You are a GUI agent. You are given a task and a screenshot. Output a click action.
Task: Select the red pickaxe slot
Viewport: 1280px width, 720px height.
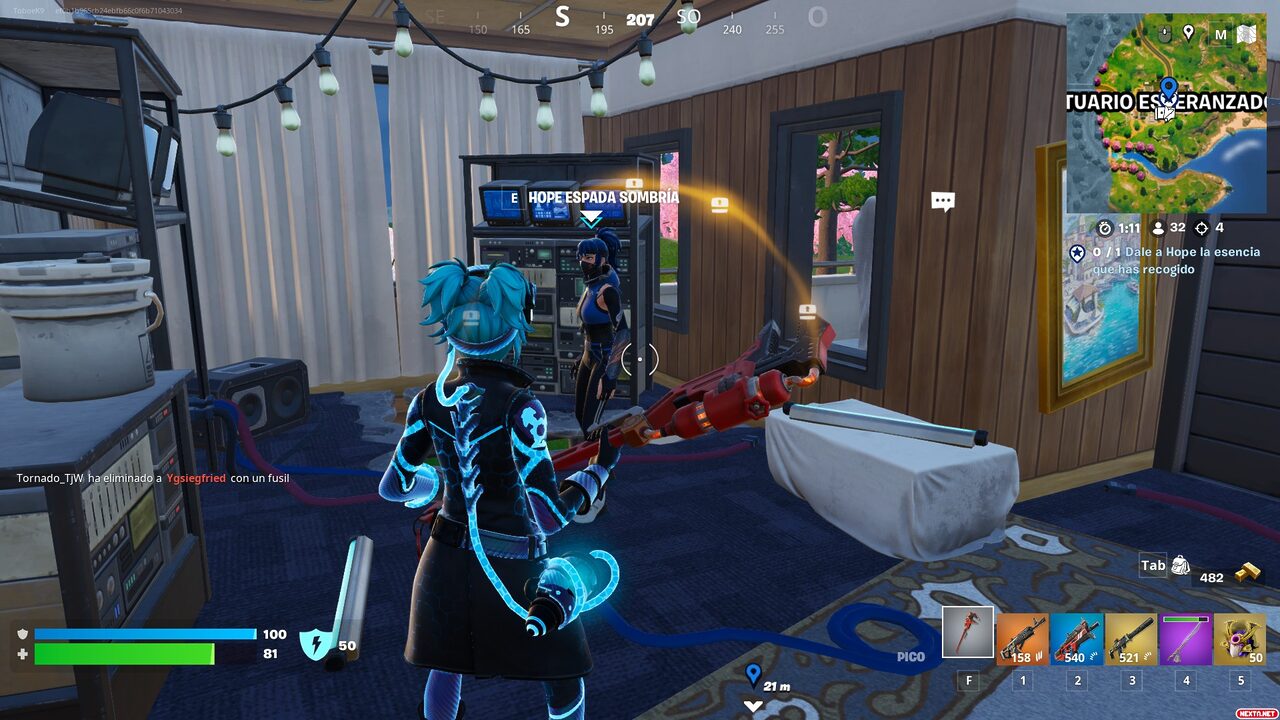pos(968,632)
